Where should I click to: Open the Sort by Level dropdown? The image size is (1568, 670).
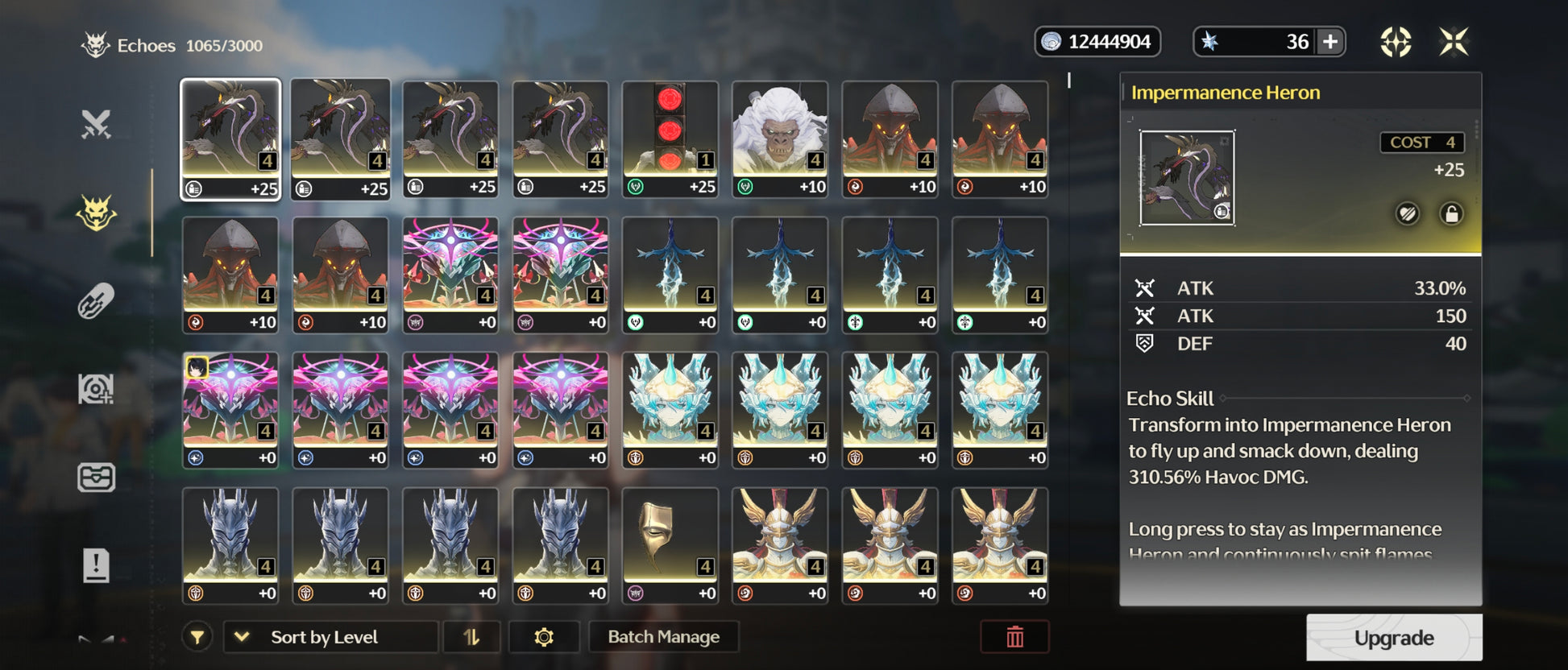[x=330, y=637]
